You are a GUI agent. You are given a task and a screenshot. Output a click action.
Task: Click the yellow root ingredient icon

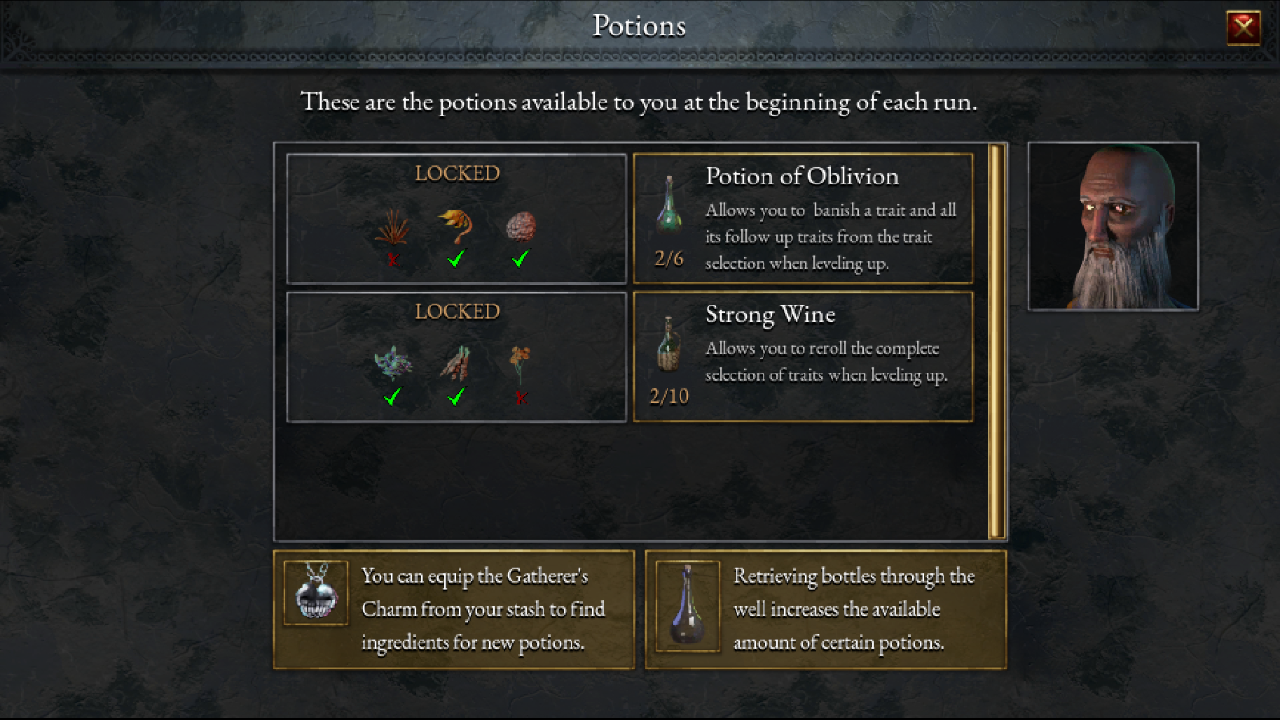click(x=456, y=225)
